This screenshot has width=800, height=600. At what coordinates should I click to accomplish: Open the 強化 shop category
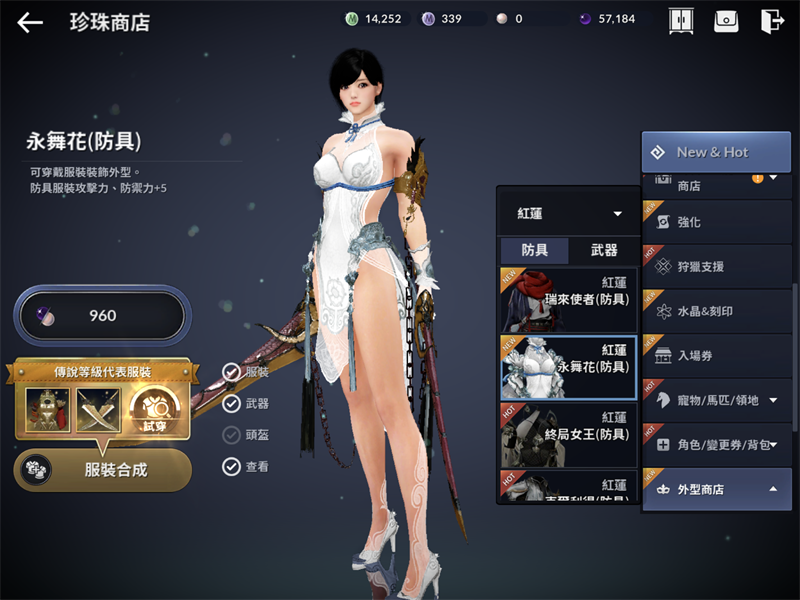click(716, 222)
